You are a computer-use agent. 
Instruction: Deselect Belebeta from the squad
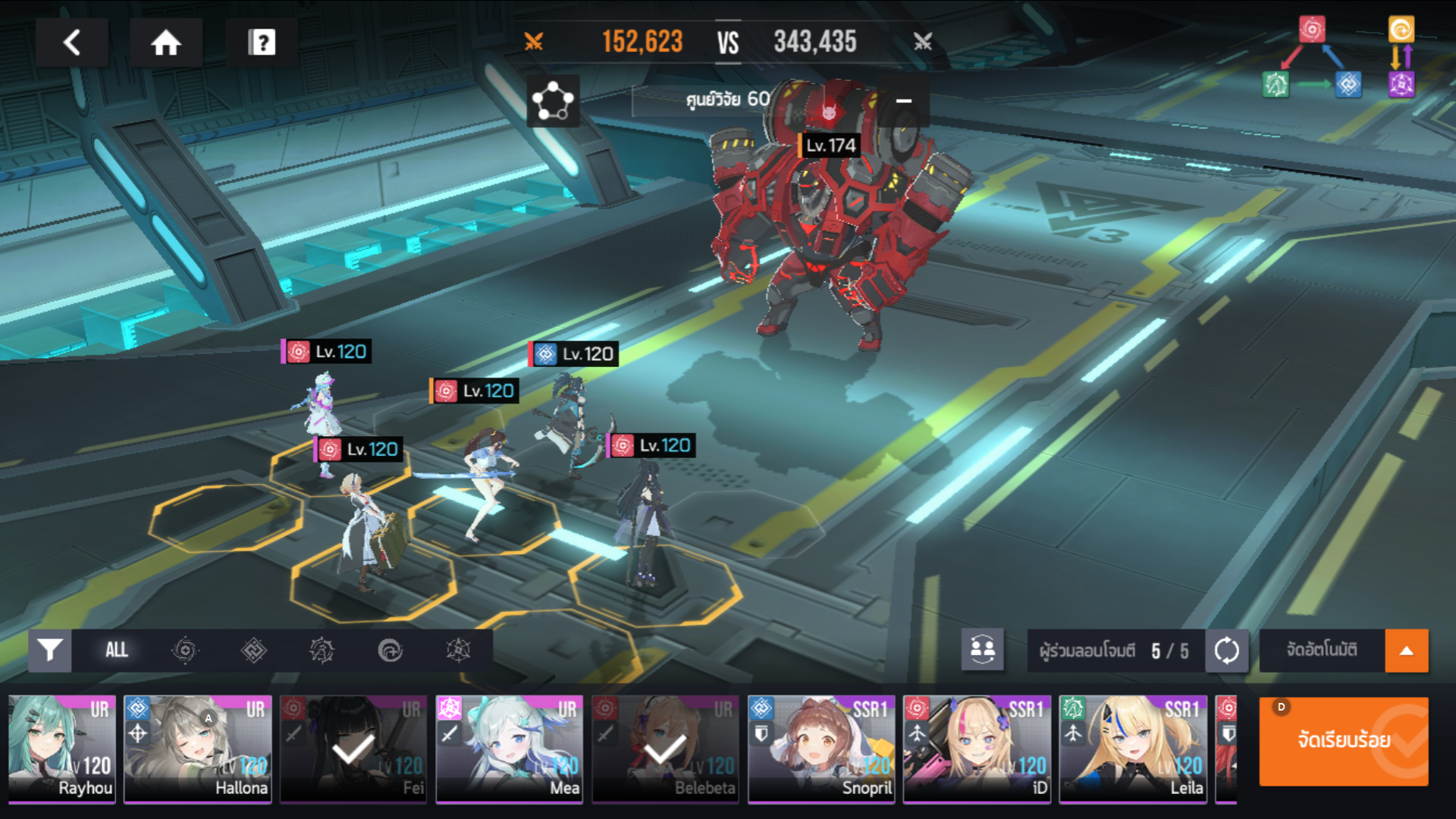[x=665, y=748]
